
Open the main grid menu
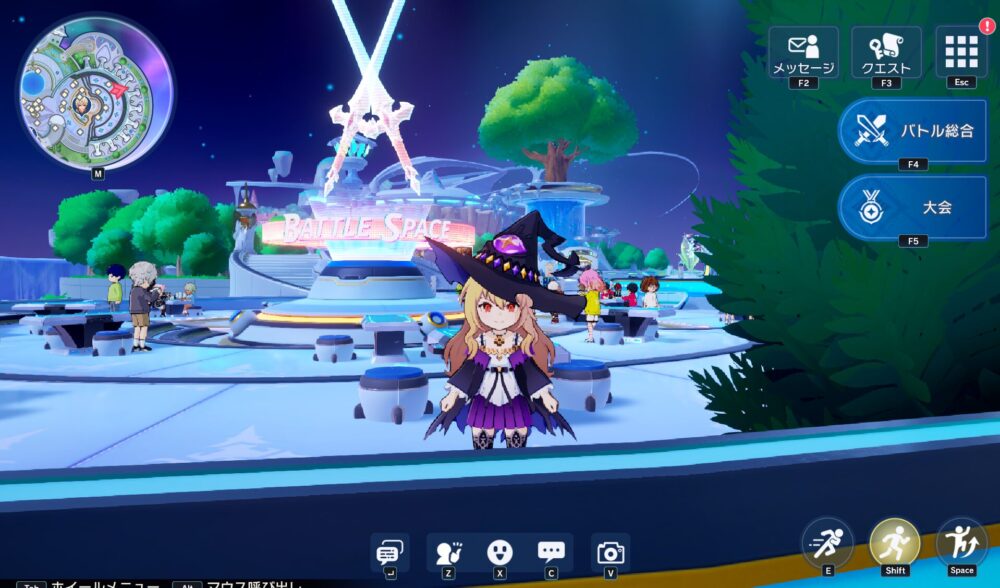[961, 51]
